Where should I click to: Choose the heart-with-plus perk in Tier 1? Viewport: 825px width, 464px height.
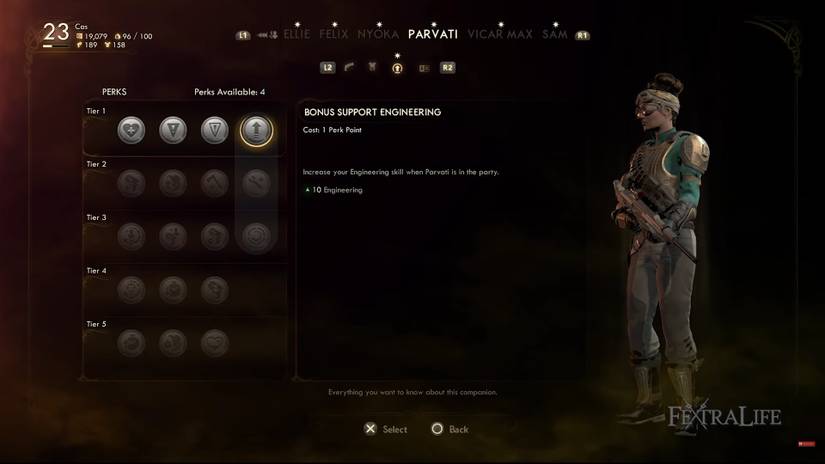pyautogui.click(x=131, y=130)
